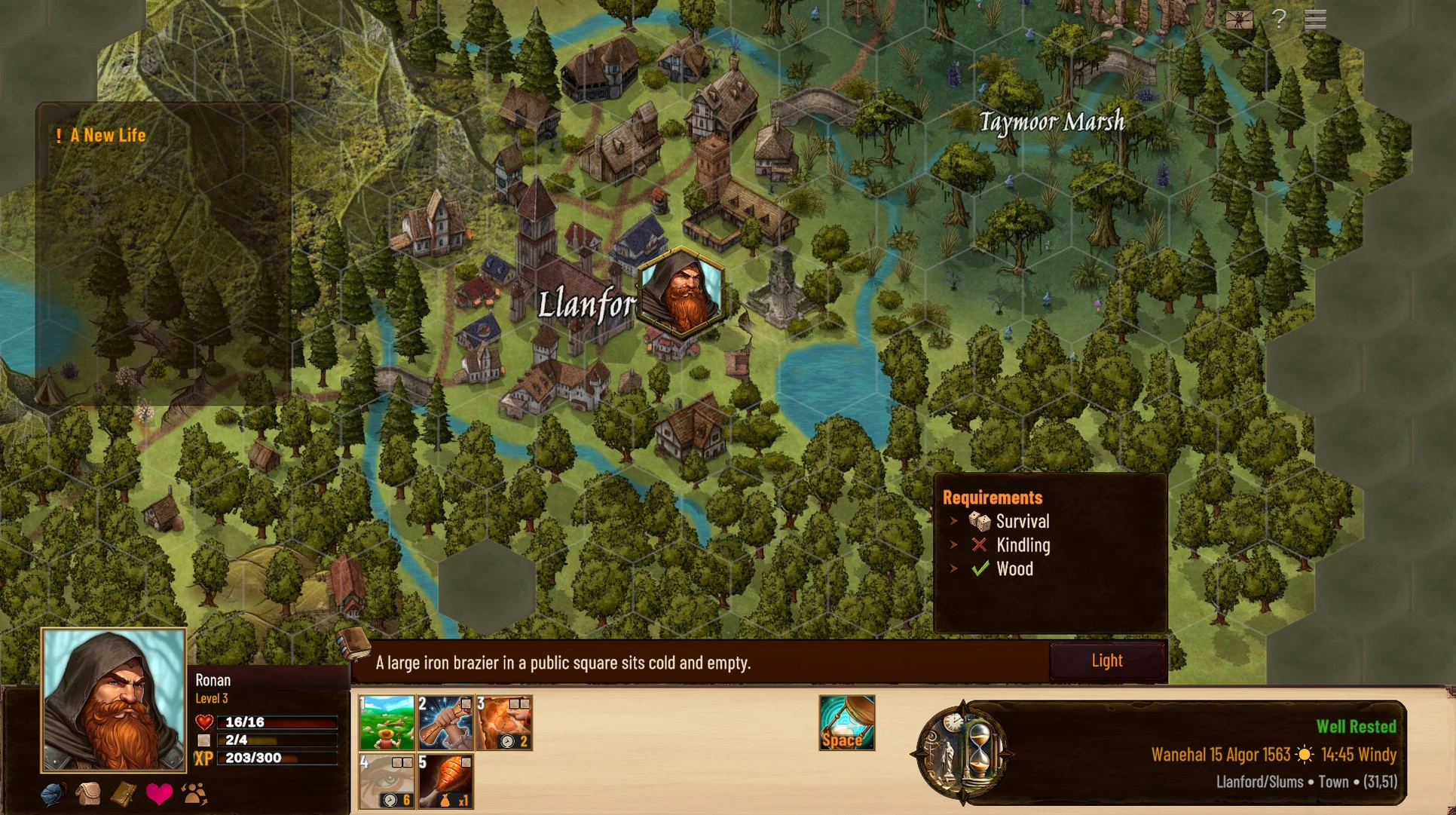This screenshot has height=815, width=1456.
Task: Click the pink heart icon
Action: pos(159,795)
